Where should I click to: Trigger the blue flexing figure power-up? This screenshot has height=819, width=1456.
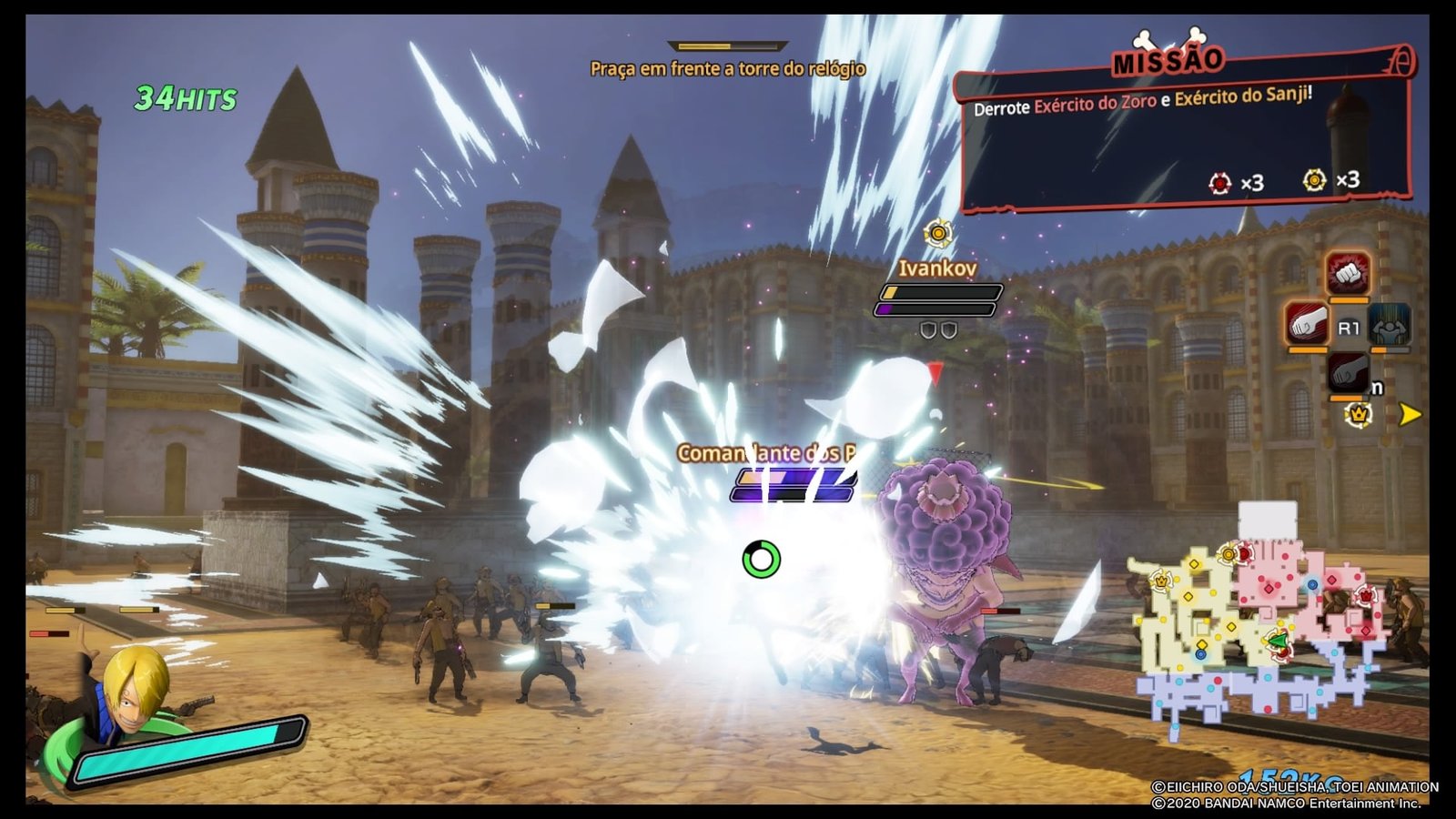(x=1389, y=325)
